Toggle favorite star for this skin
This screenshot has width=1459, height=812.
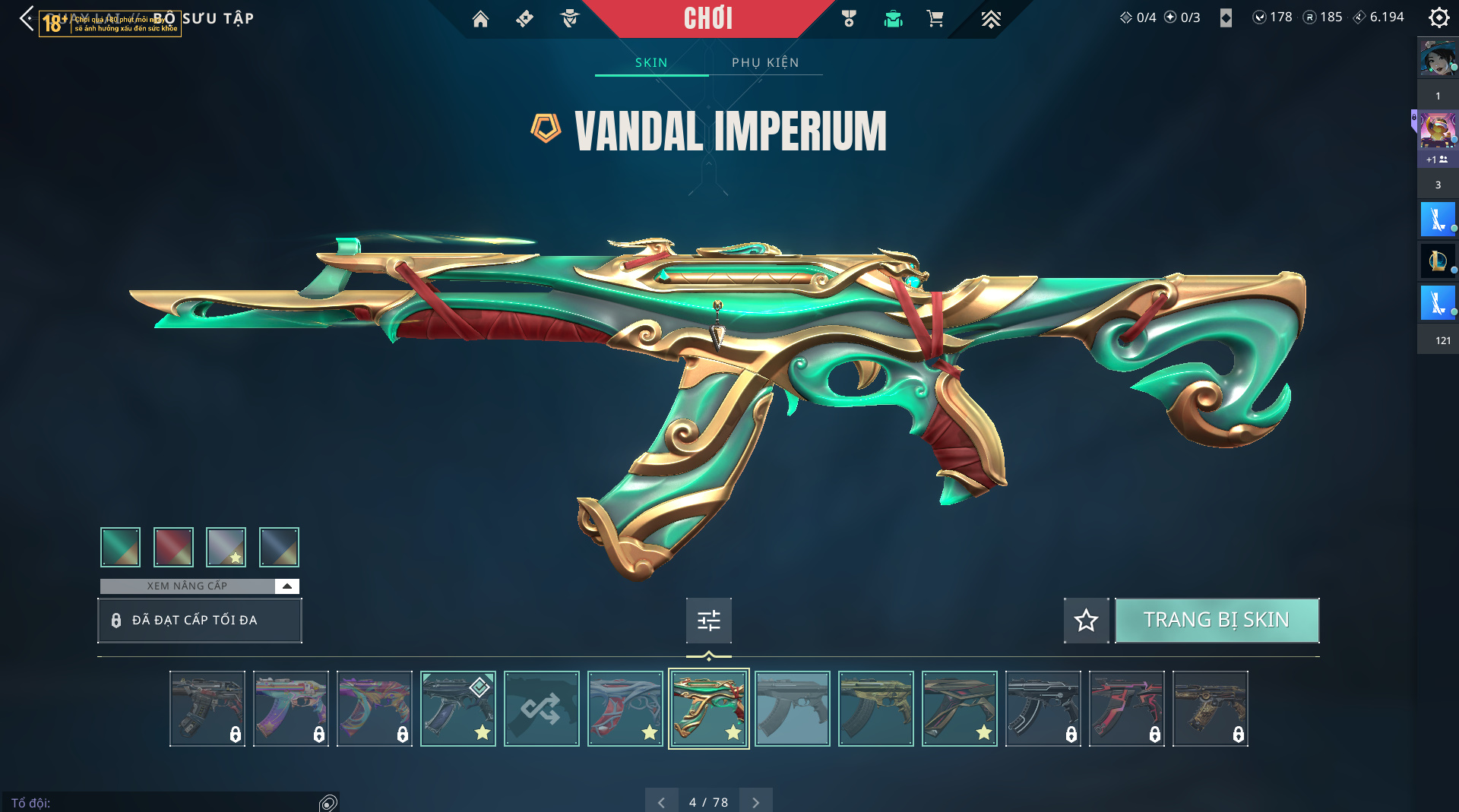(x=1086, y=621)
